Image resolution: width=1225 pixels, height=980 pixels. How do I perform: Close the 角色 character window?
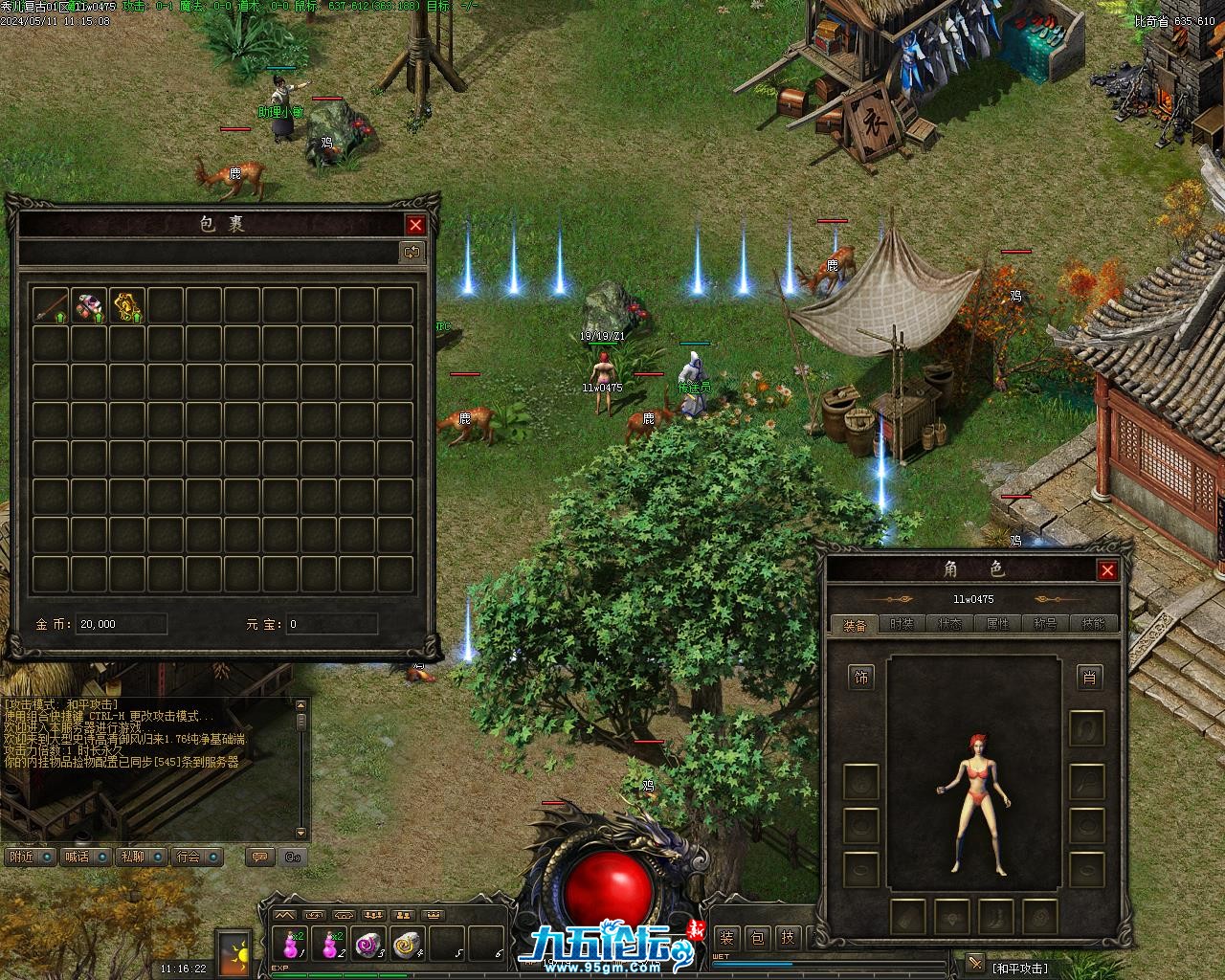(x=1107, y=570)
